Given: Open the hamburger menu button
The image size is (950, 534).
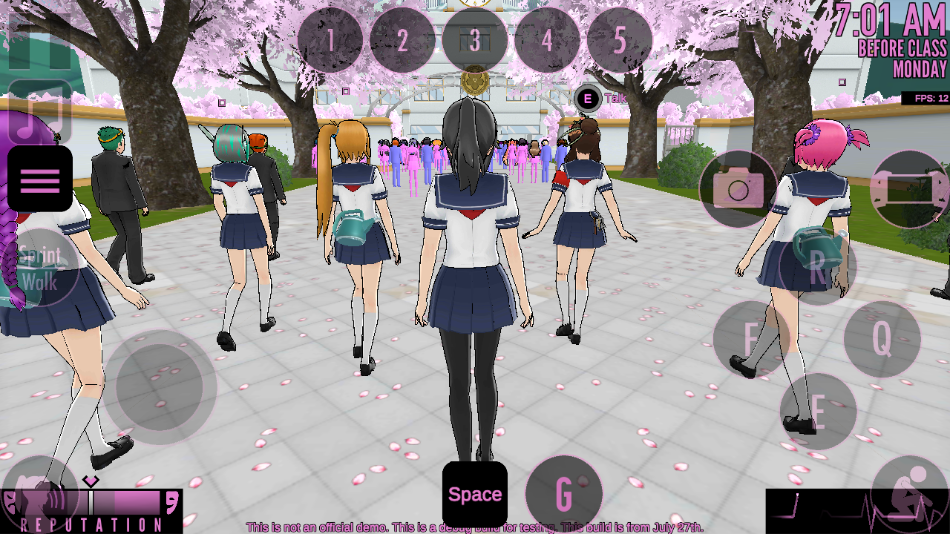Looking at the screenshot, I should point(40,180).
